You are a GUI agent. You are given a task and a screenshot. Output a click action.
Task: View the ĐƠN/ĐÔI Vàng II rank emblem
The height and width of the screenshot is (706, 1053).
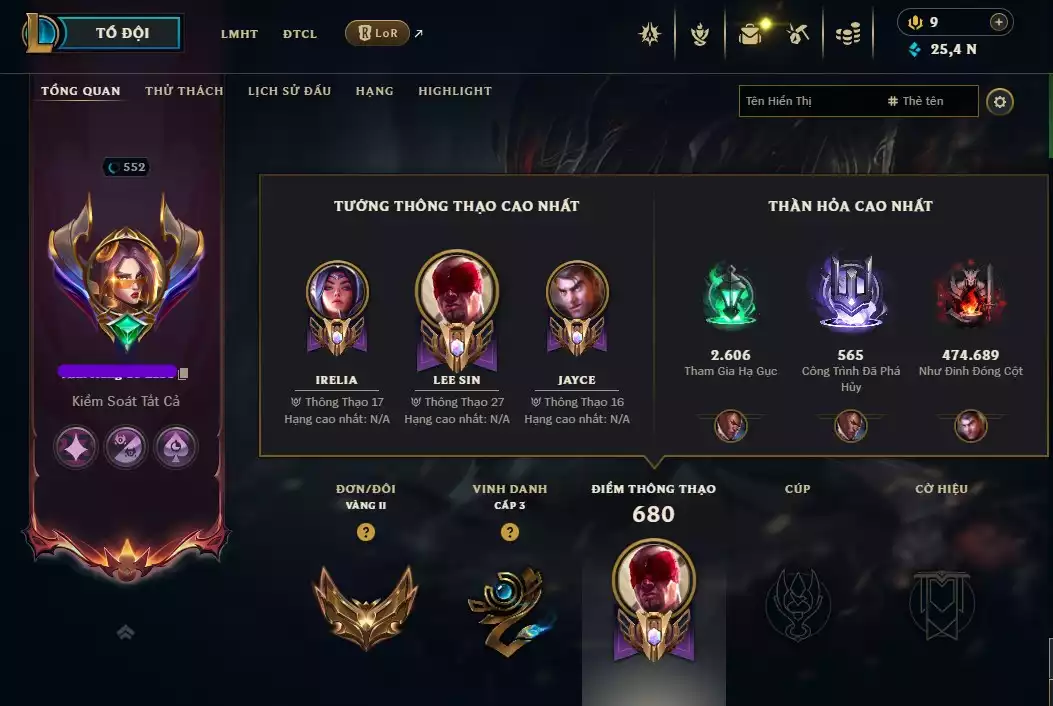point(365,603)
